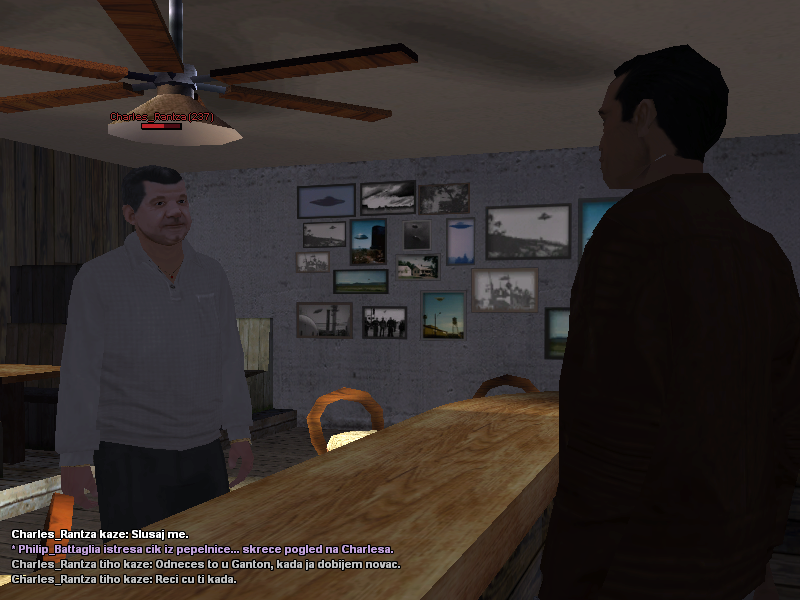Click the "Odneces to u Ganton" chat line
The height and width of the screenshot is (600, 800).
tap(205, 564)
